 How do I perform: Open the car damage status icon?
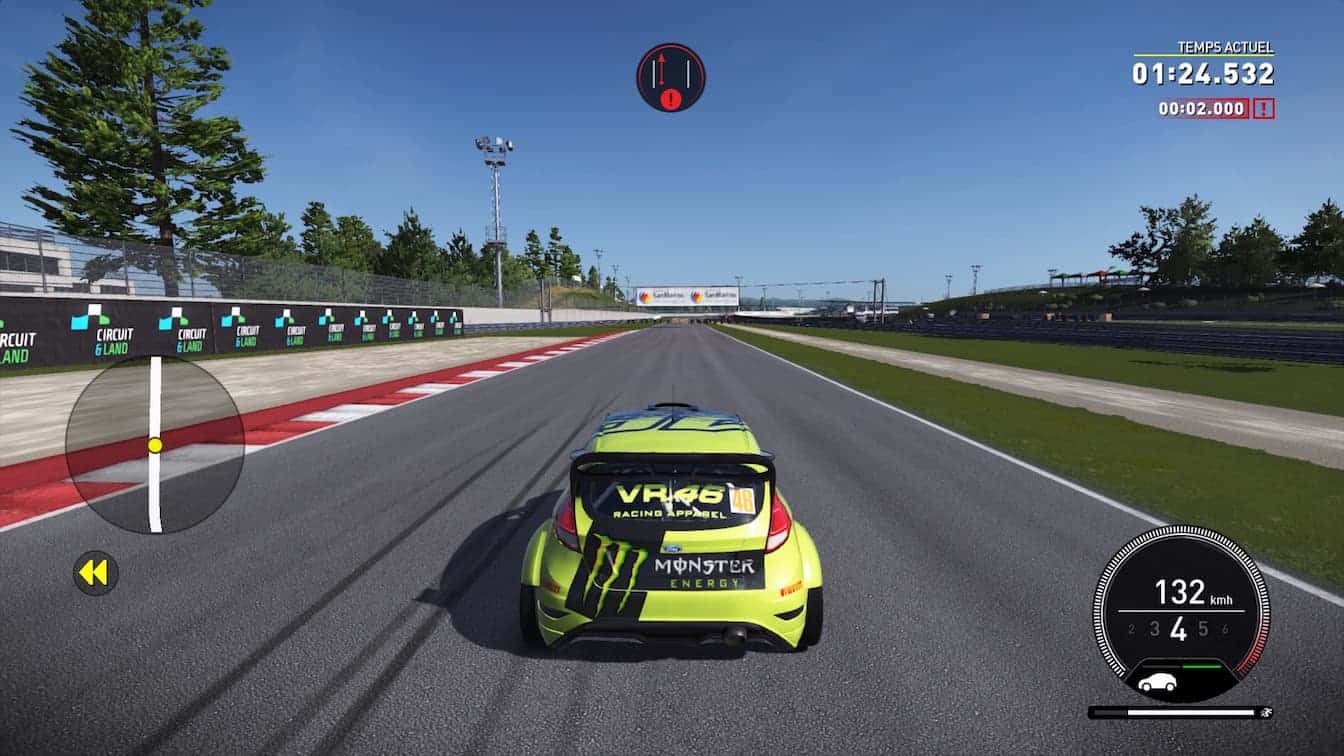1157,683
